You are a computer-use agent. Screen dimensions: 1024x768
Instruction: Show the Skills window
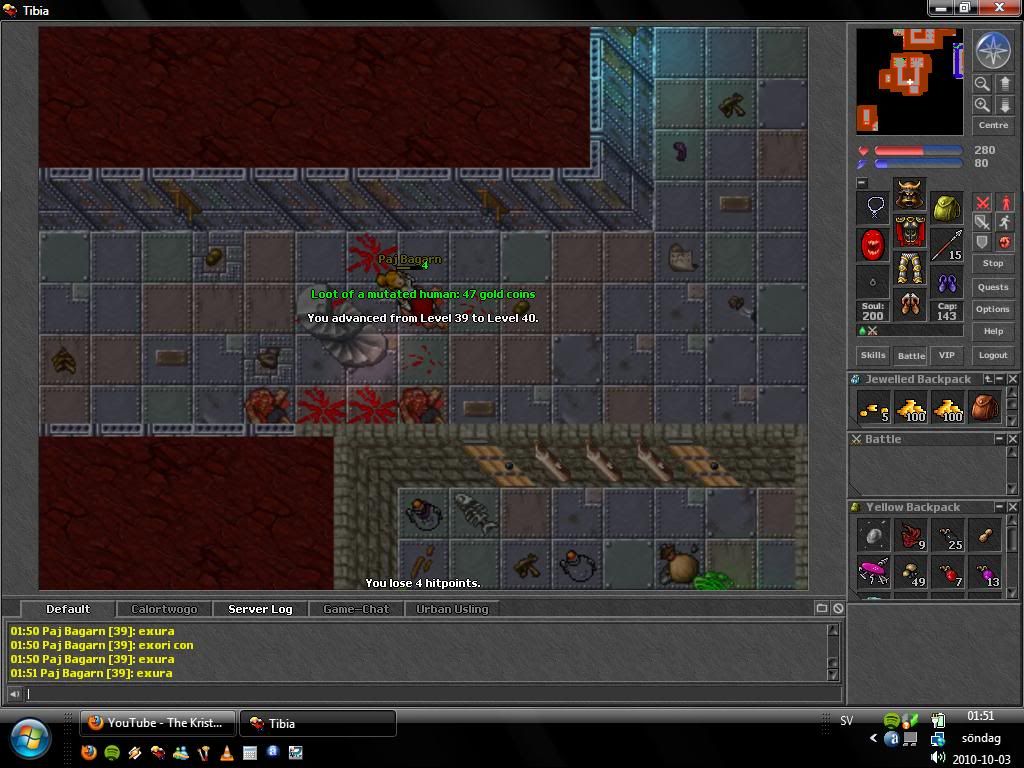click(873, 355)
